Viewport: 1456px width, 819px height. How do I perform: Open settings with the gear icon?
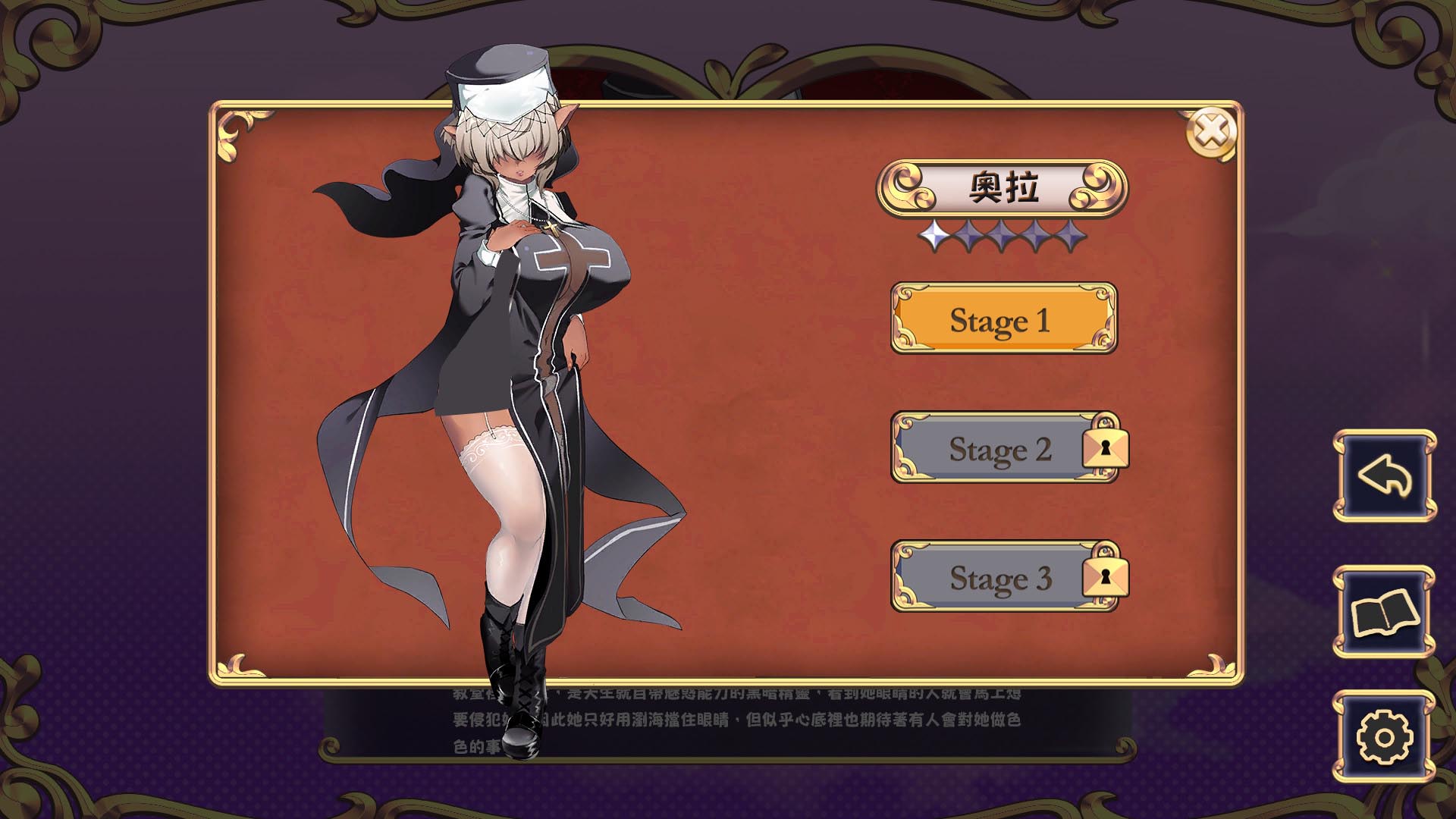(1384, 736)
